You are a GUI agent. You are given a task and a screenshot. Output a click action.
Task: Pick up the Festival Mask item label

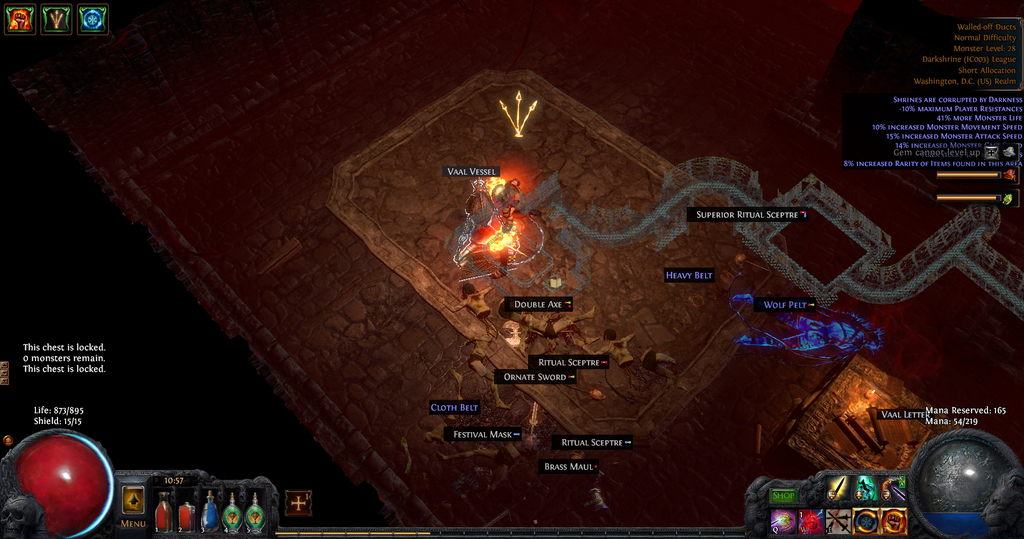(483, 435)
